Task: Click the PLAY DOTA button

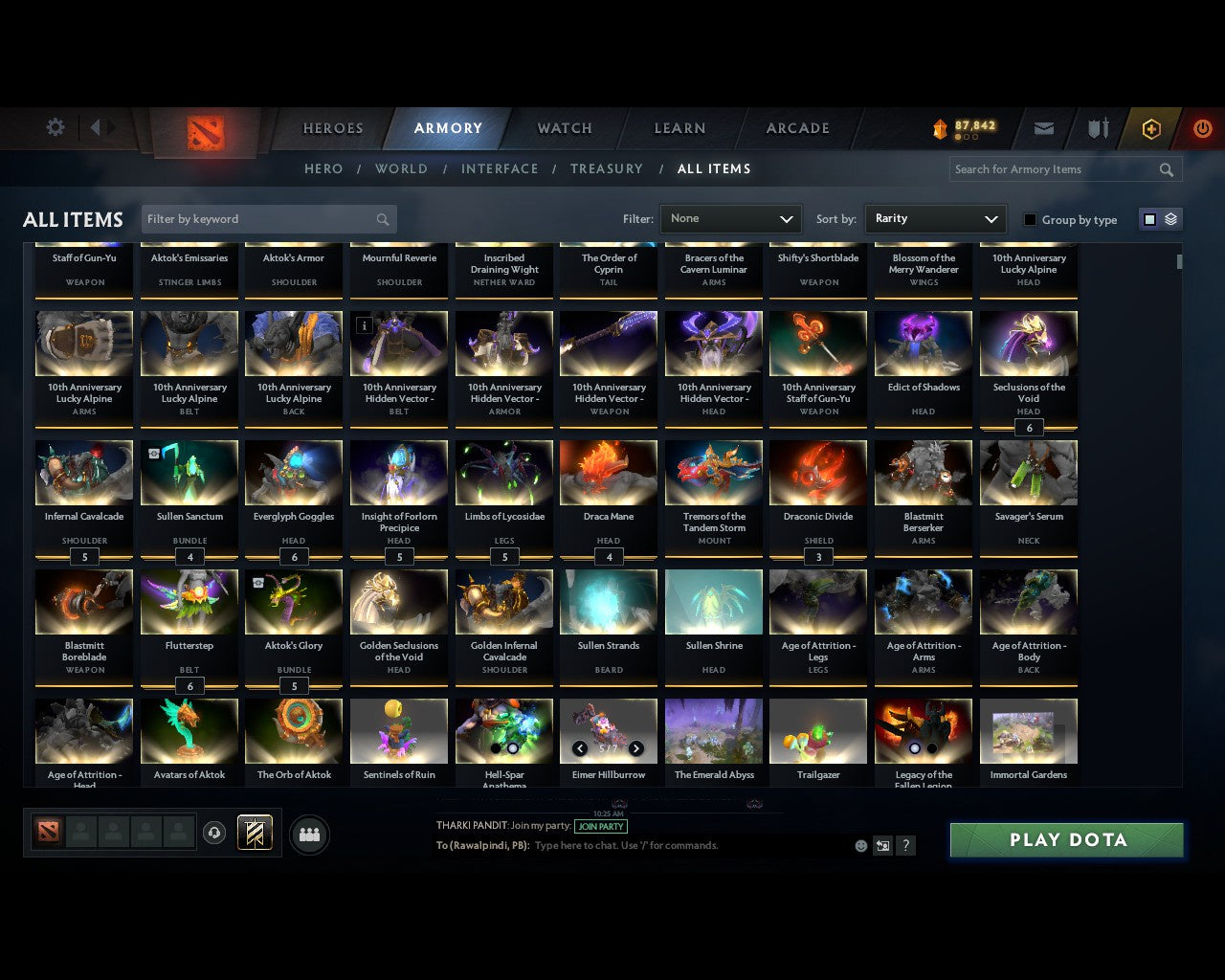Action: [1066, 839]
